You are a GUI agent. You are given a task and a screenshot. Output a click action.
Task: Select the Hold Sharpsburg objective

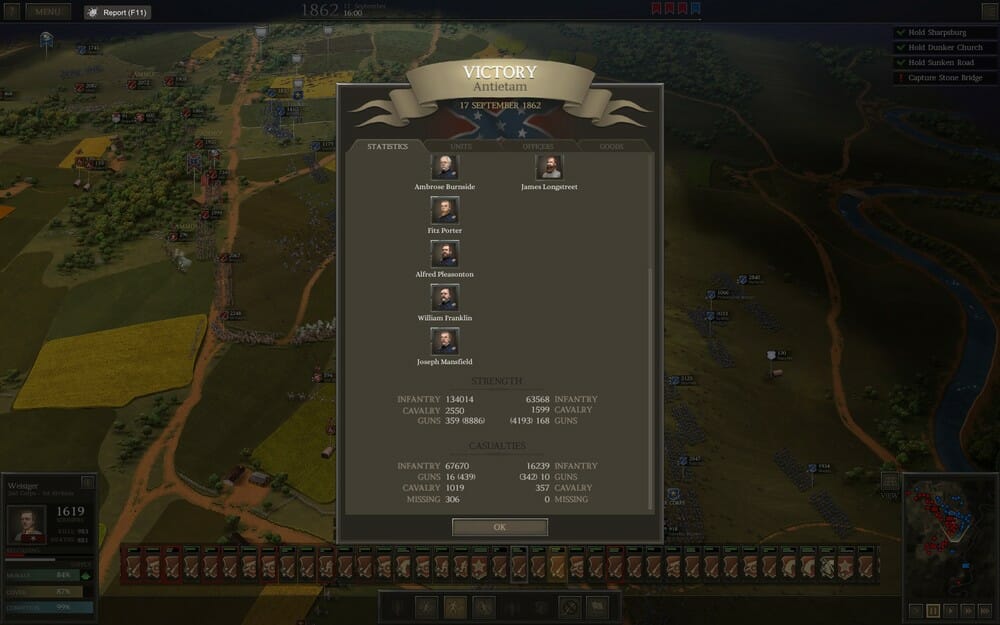tap(940, 33)
